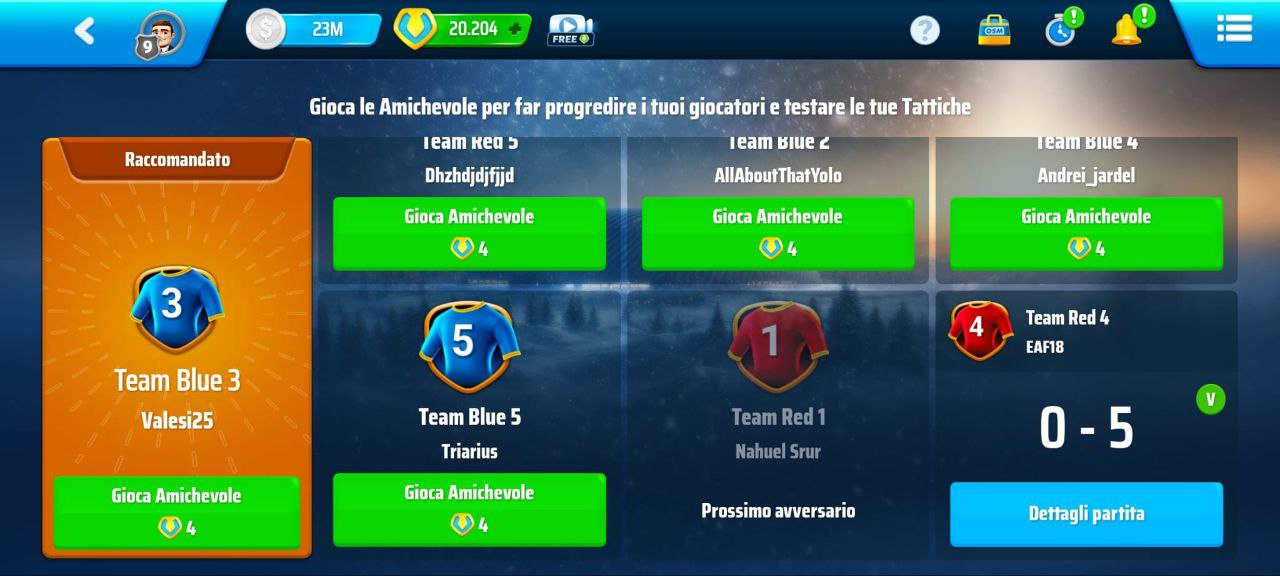This screenshot has width=1280, height=576.
Task: Show notifications with the bell icon
Action: point(1127,30)
